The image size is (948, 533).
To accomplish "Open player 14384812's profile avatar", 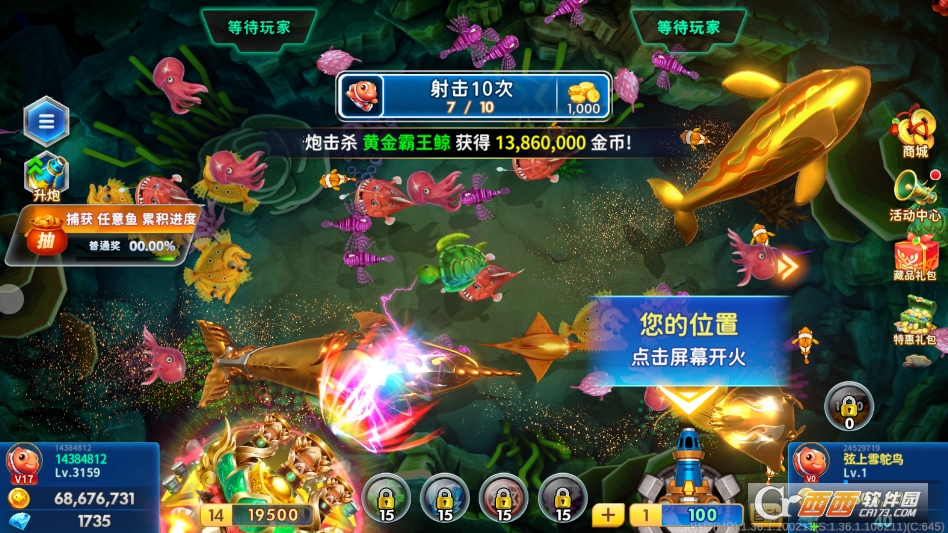I will pos(24,464).
